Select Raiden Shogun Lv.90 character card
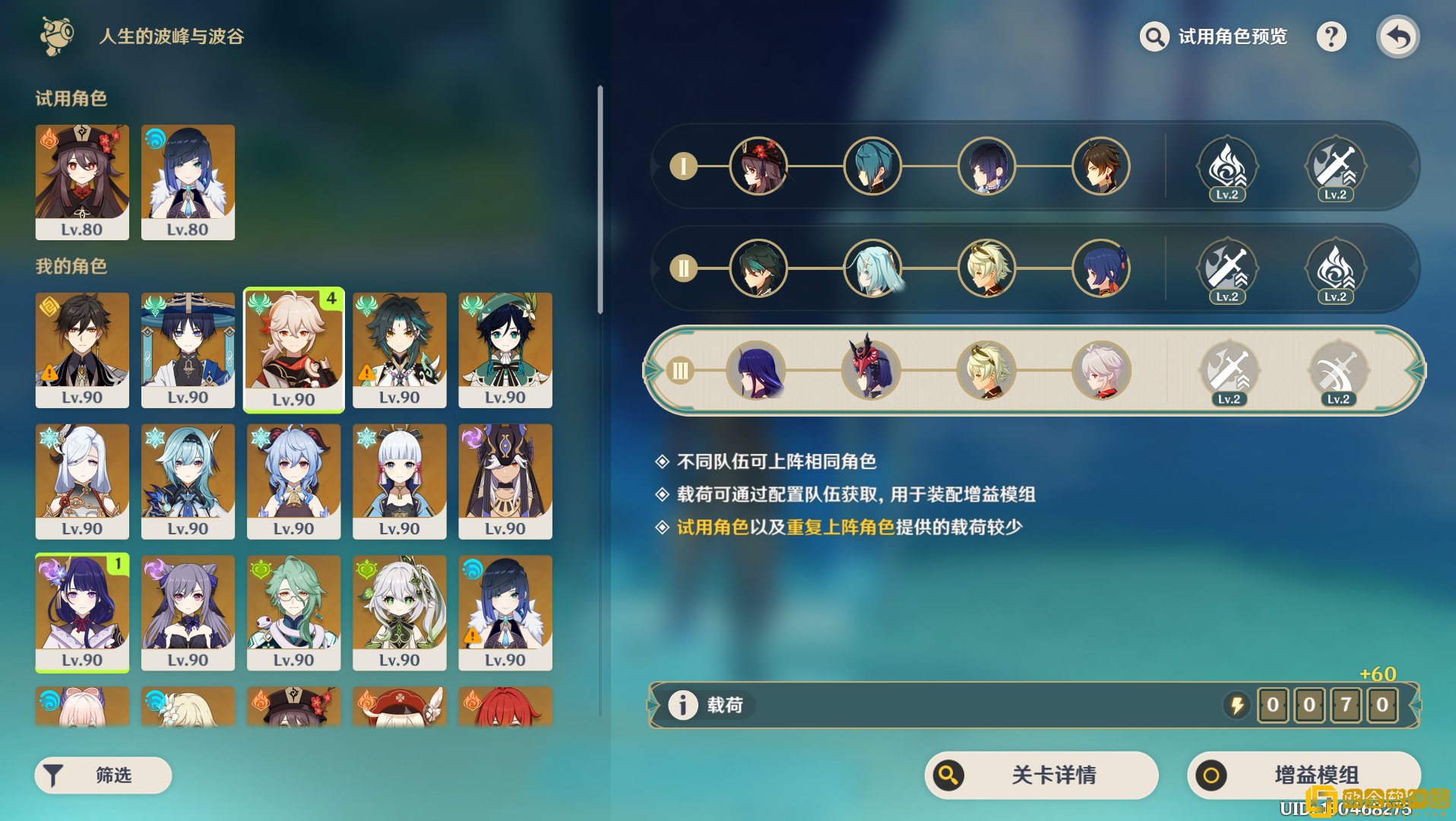The height and width of the screenshot is (821, 1456). point(82,613)
